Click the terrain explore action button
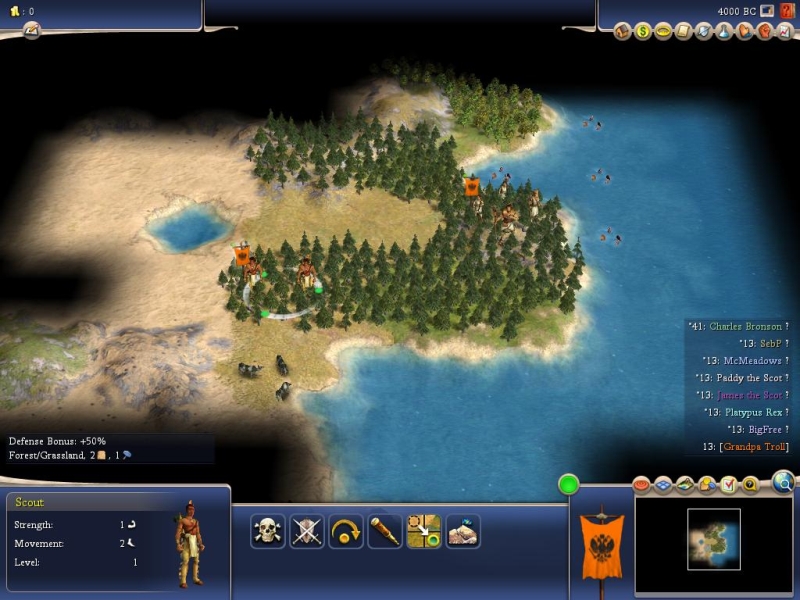This screenshot has height=600, width=800. tap(463, 531)
